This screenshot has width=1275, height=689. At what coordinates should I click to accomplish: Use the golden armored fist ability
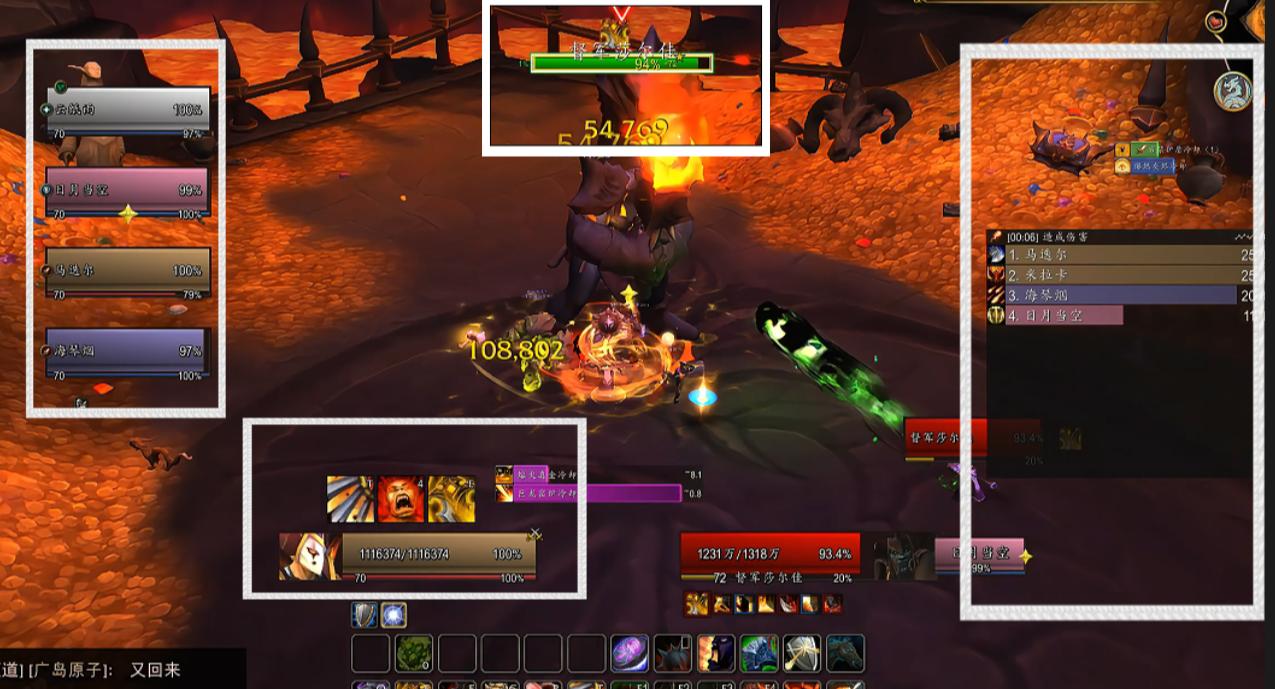451,499
